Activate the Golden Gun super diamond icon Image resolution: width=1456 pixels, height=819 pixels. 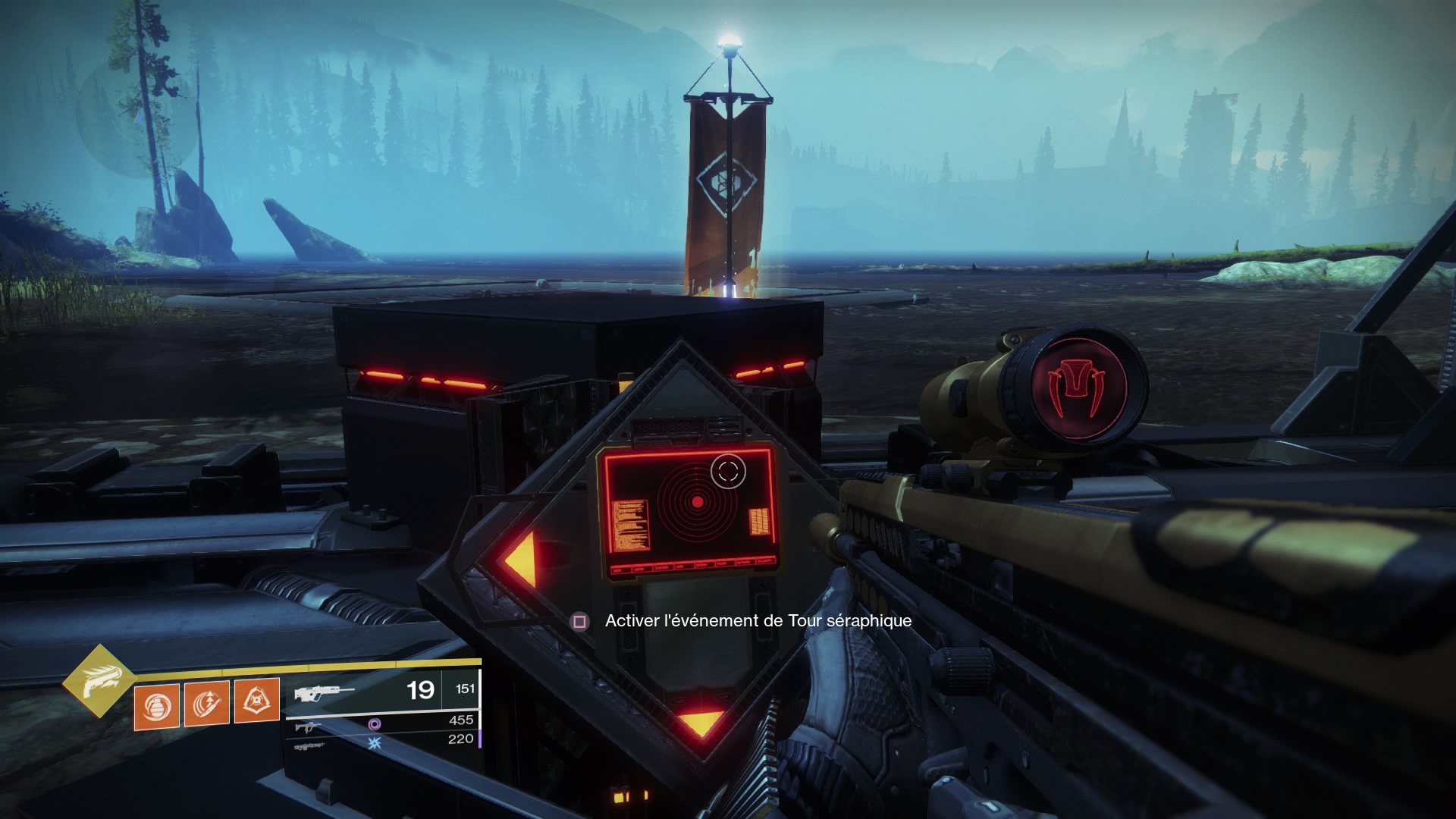[99, 680]
